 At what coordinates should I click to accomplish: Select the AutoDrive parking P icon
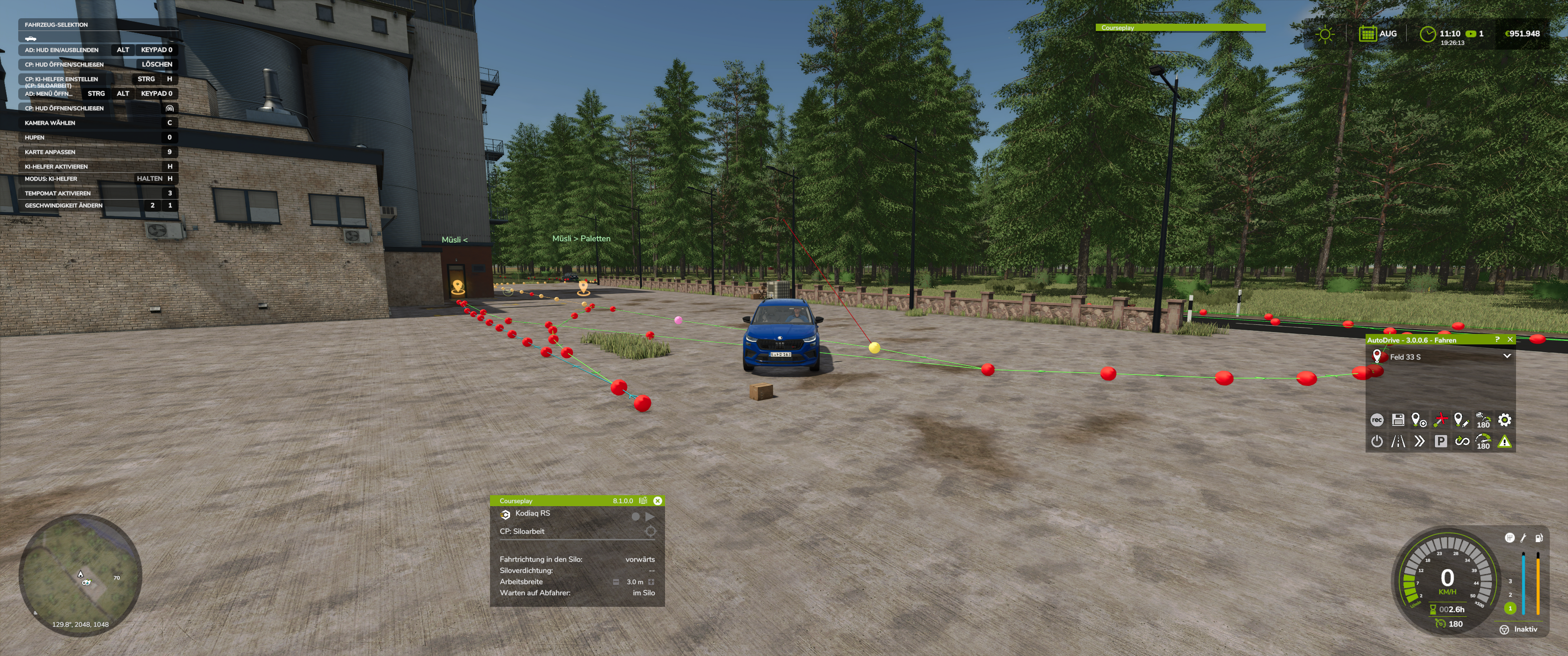pos(1440,441)
